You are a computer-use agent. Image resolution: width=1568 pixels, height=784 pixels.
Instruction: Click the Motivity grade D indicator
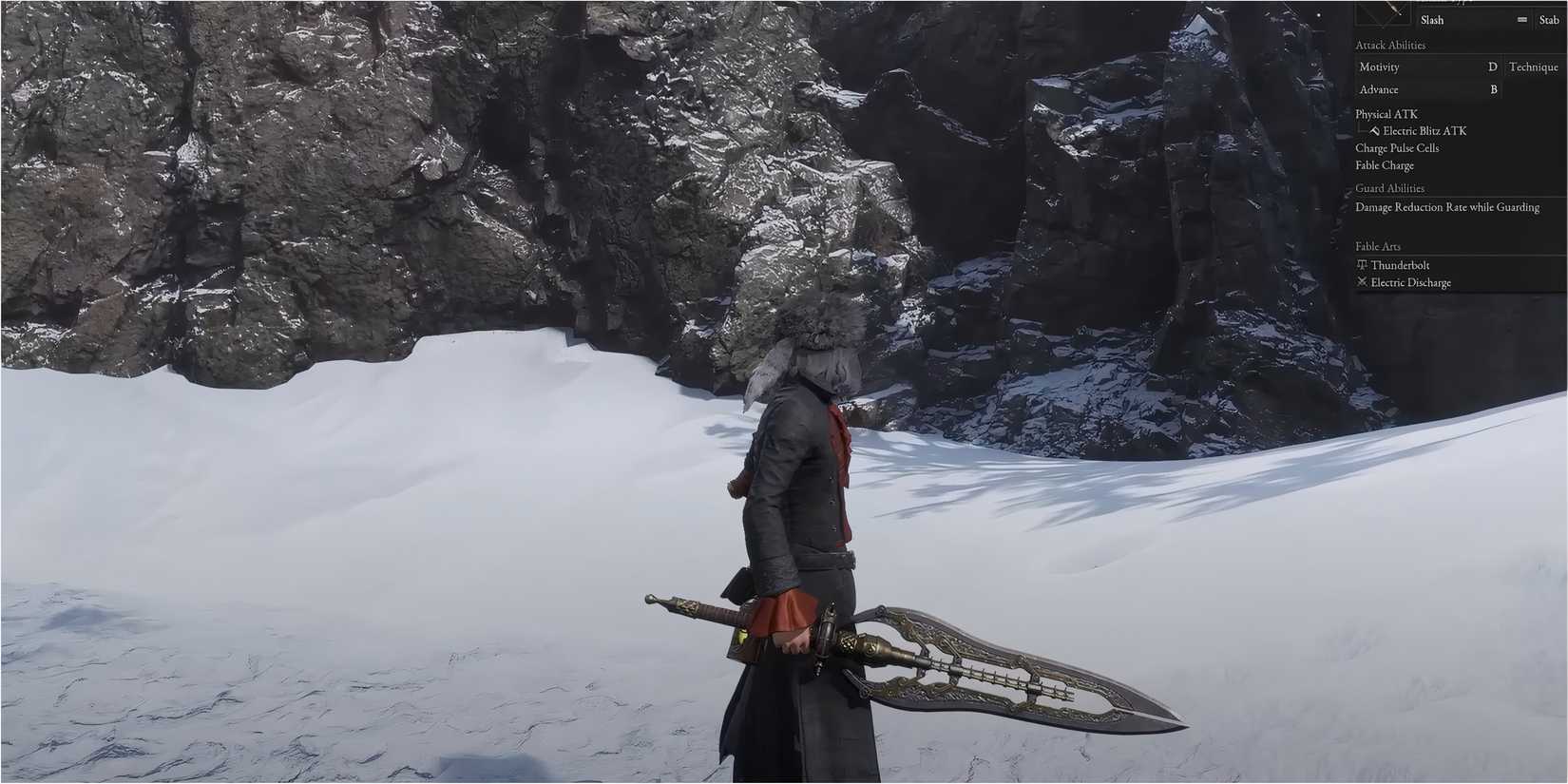[x=1493, y=67]
